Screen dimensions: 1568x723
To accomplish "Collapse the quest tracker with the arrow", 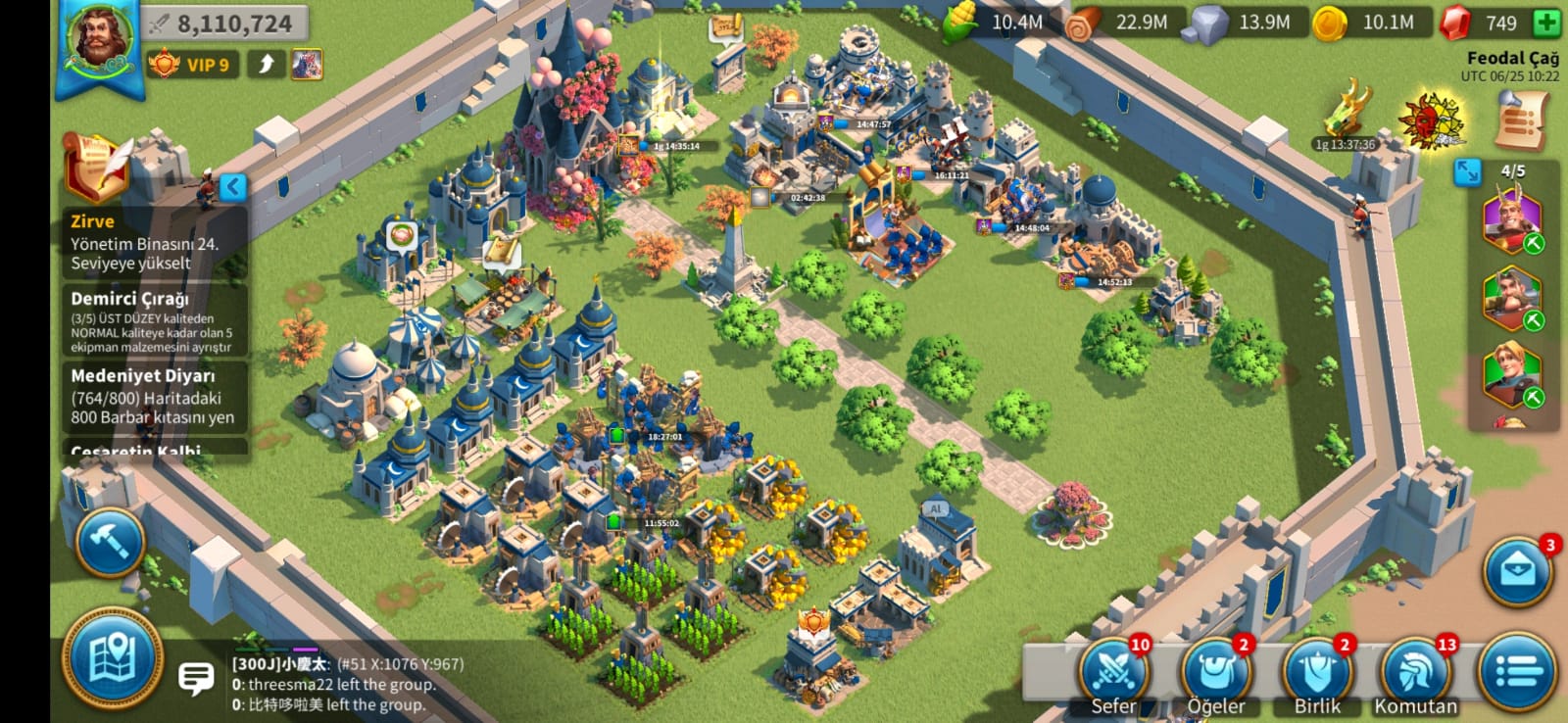I will click(232, 186).
